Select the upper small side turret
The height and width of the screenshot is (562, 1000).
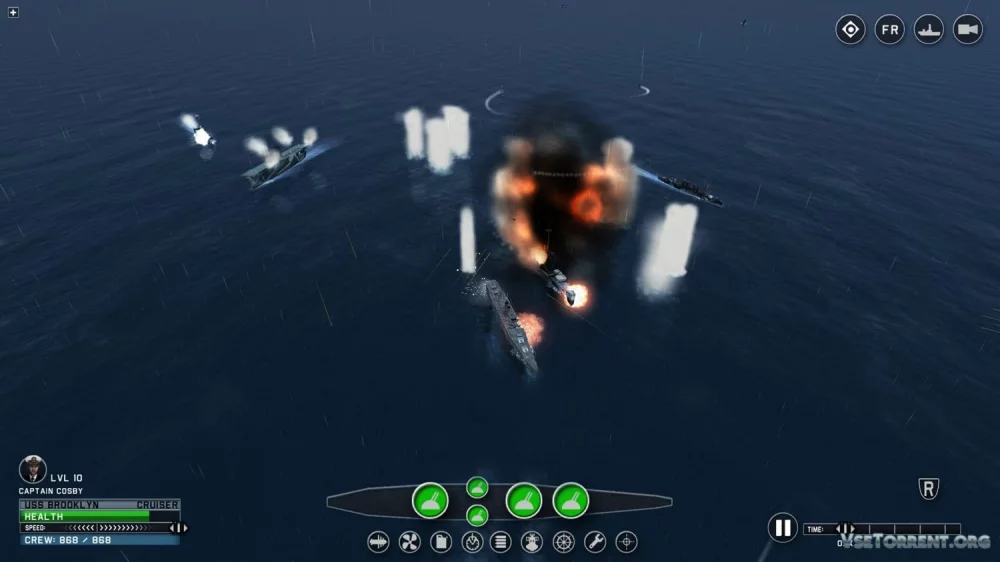[x=477, y=487]
